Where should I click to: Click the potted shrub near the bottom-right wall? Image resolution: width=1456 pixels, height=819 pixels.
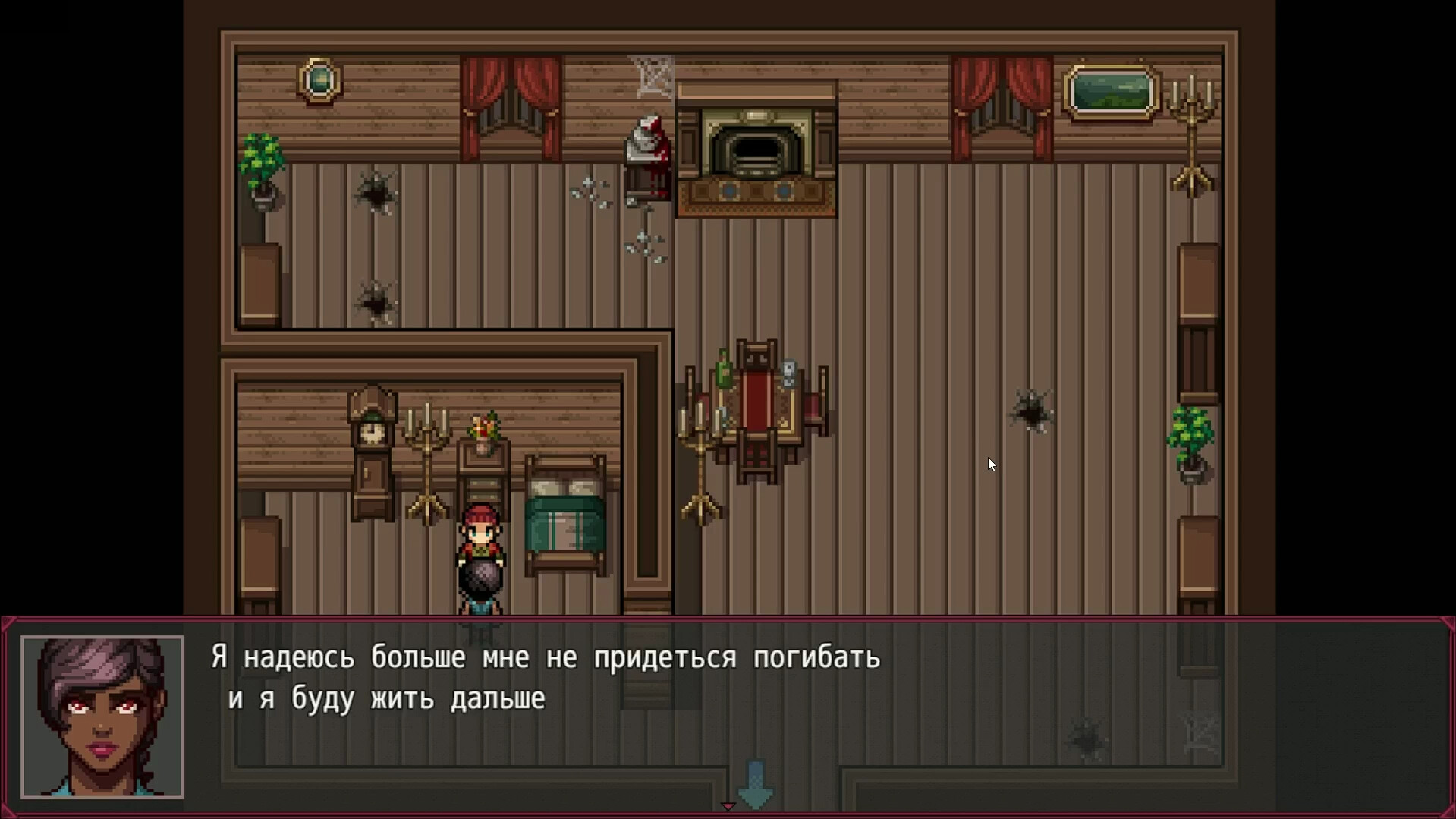(x=1192, y=440)
